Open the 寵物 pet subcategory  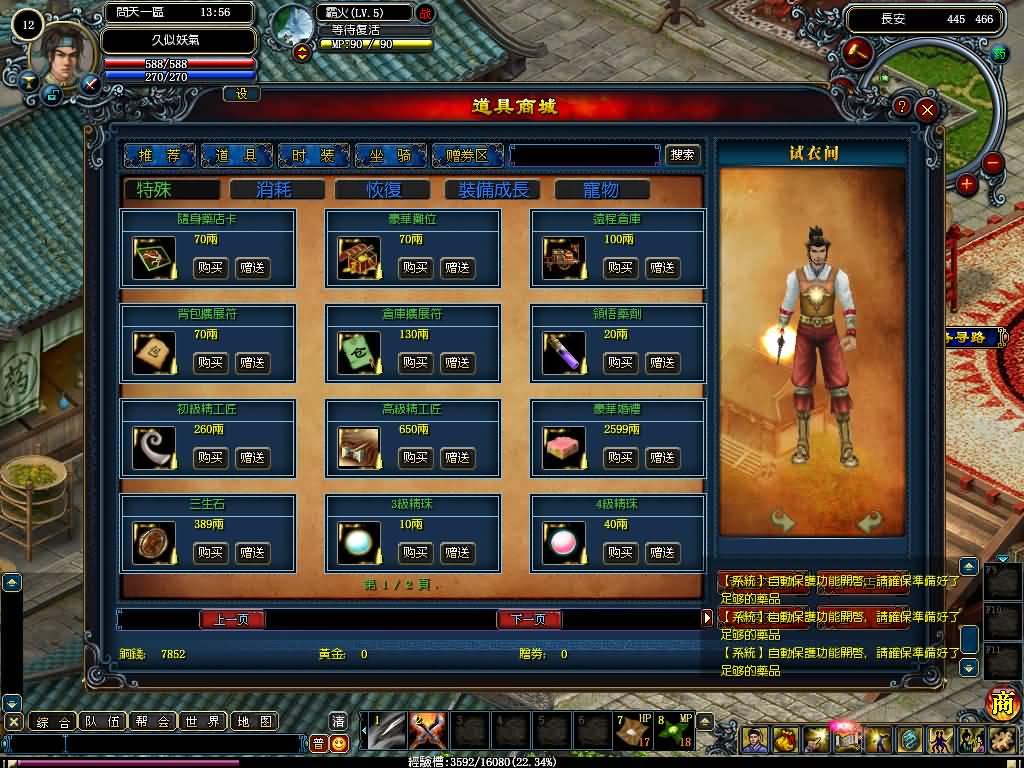click(x=601, y=189)
